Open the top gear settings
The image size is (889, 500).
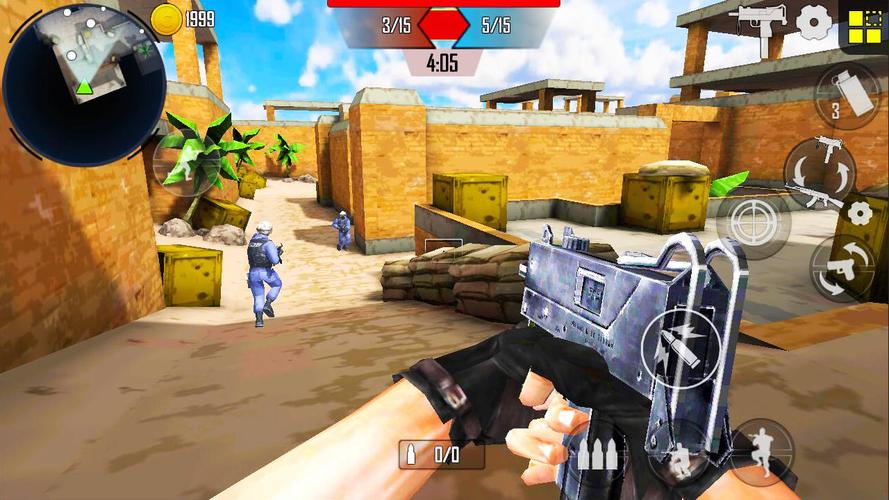click(x=814, y=21)
